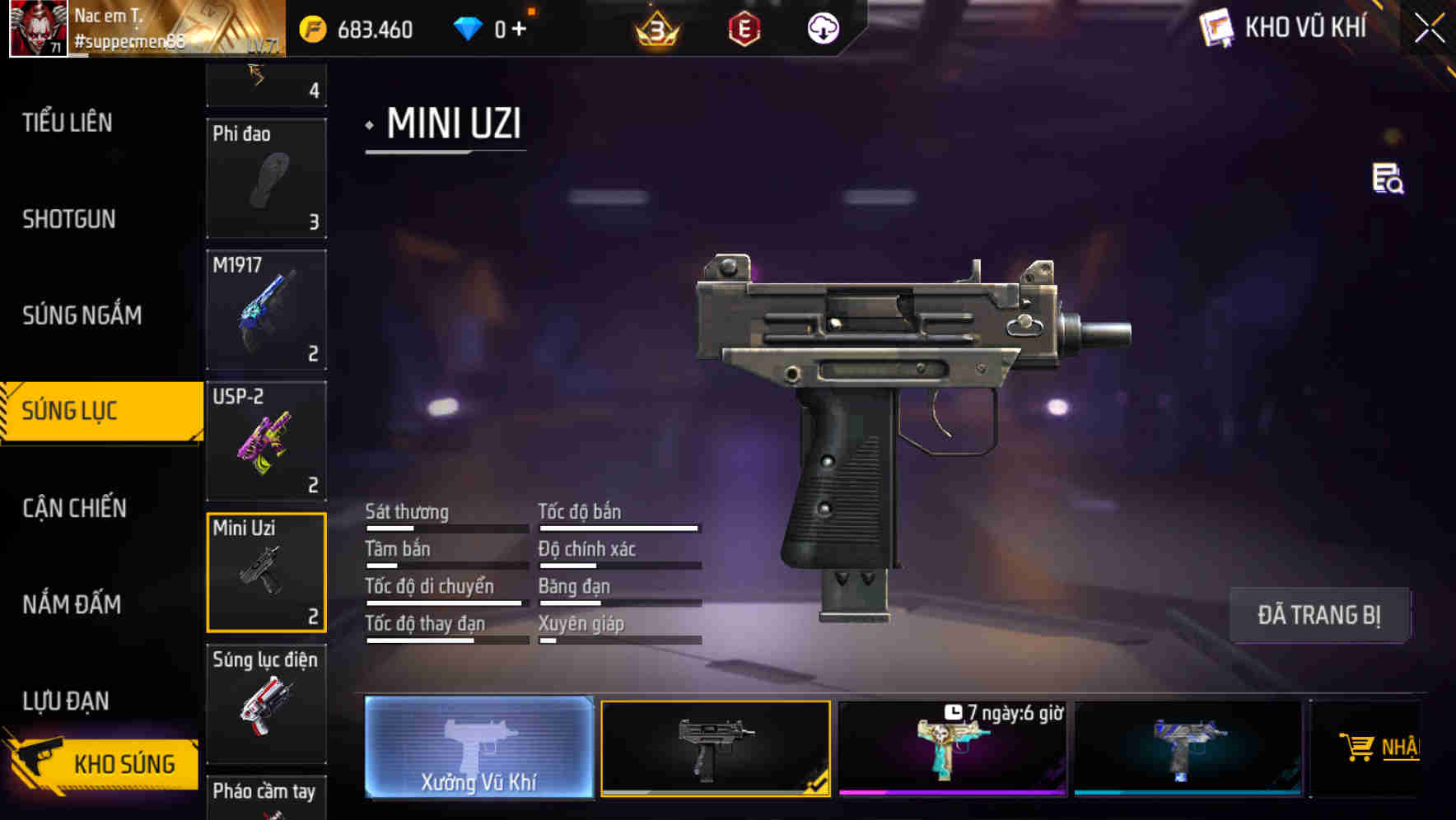Switch to the TIỂU LIÊN category

(x=68, y=123)
